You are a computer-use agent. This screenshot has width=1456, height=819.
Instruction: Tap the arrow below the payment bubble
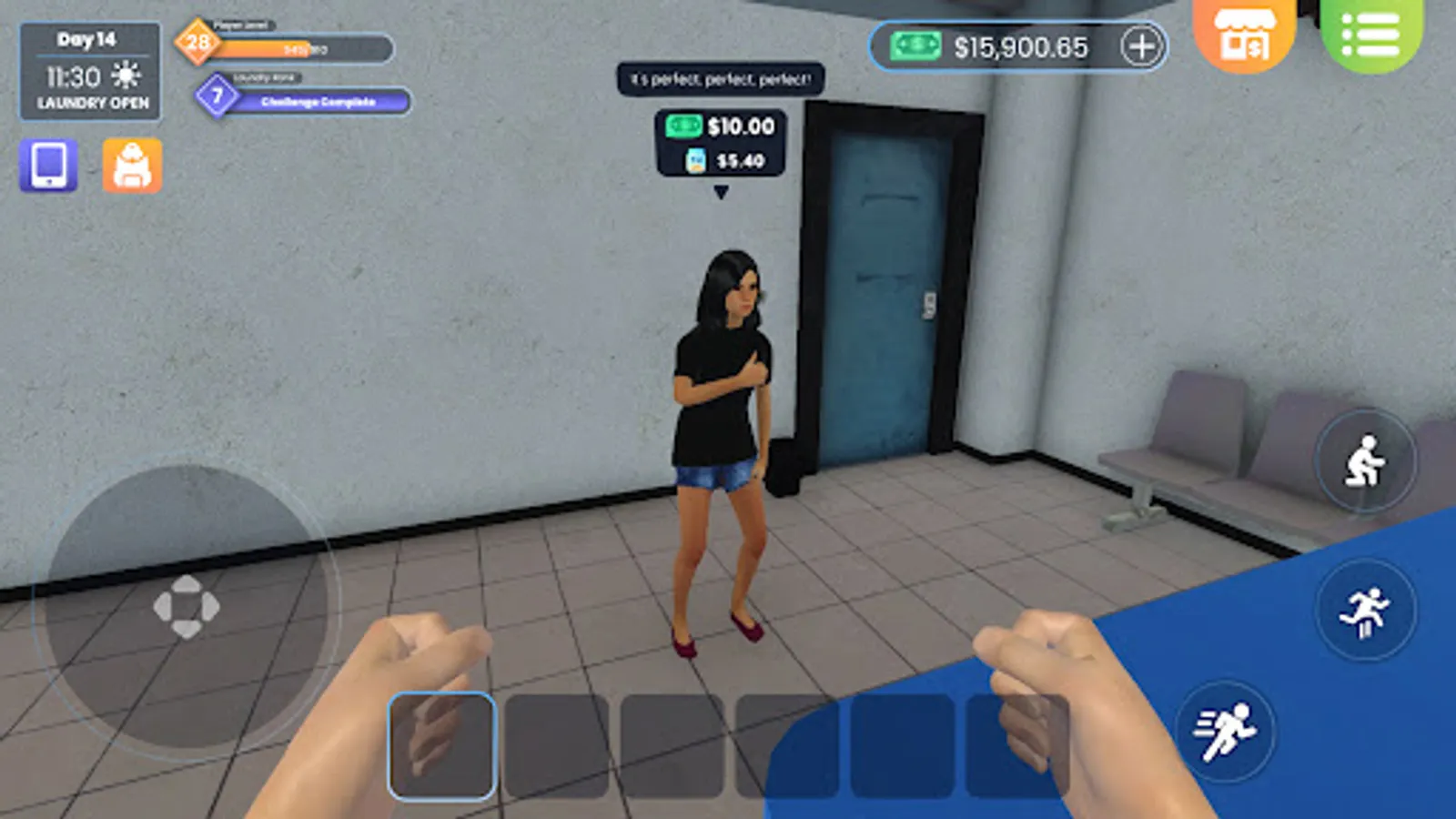click(723, 191)
